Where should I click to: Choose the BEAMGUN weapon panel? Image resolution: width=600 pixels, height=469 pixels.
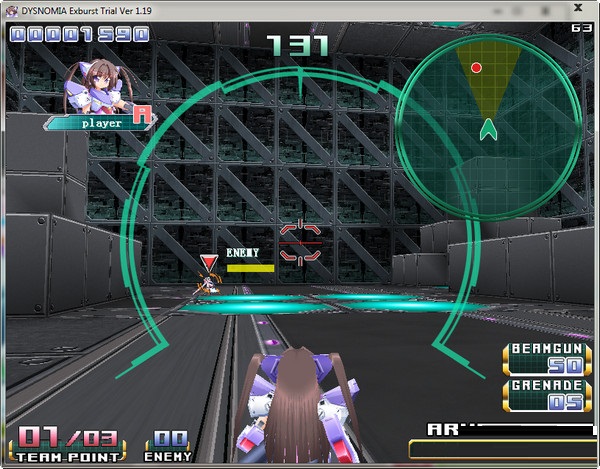(546, 358)
